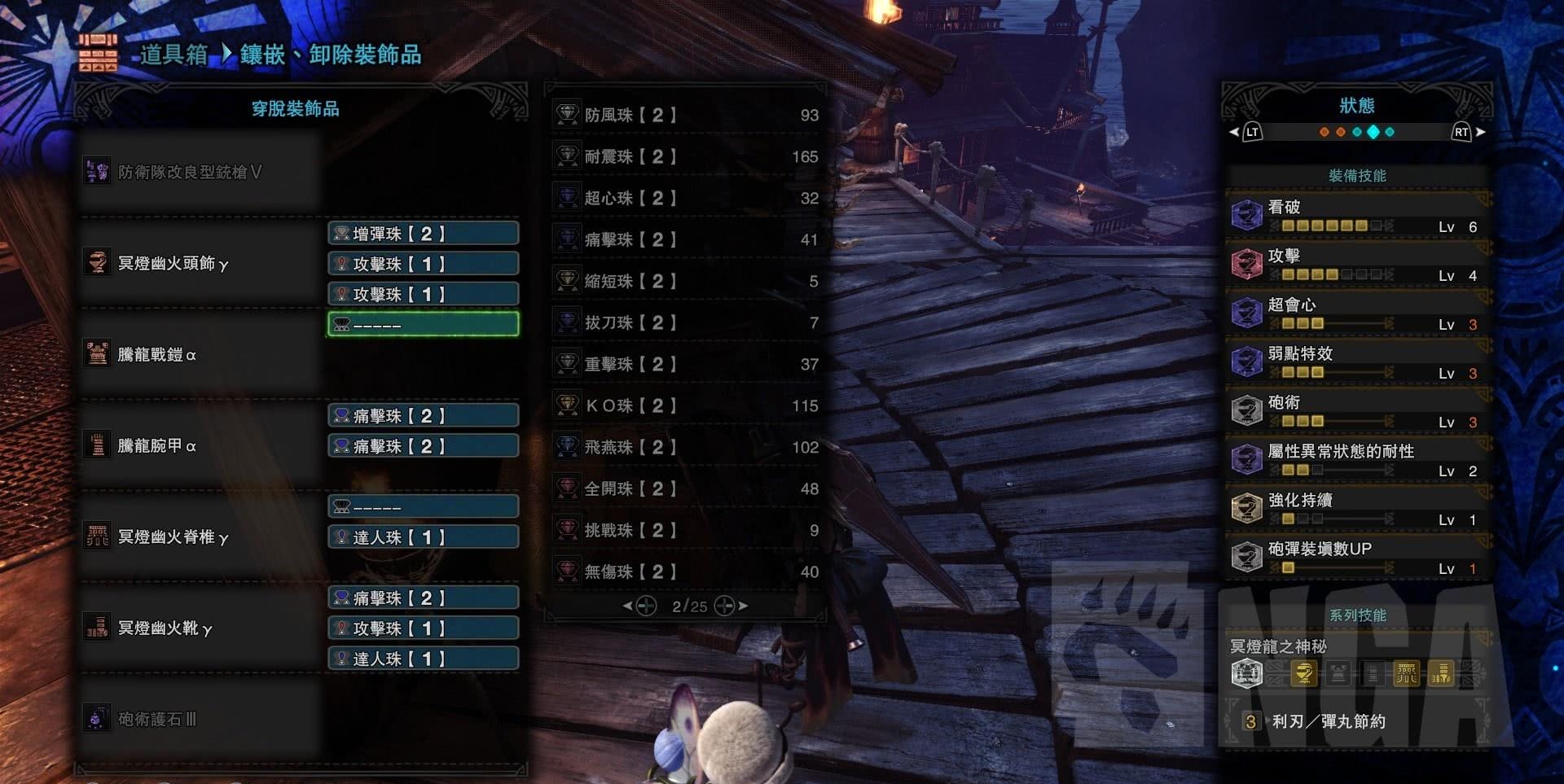Select the 看破 equipment skill entry
This screenshot has height=784, width=1564.
[x=1357, y=216]
